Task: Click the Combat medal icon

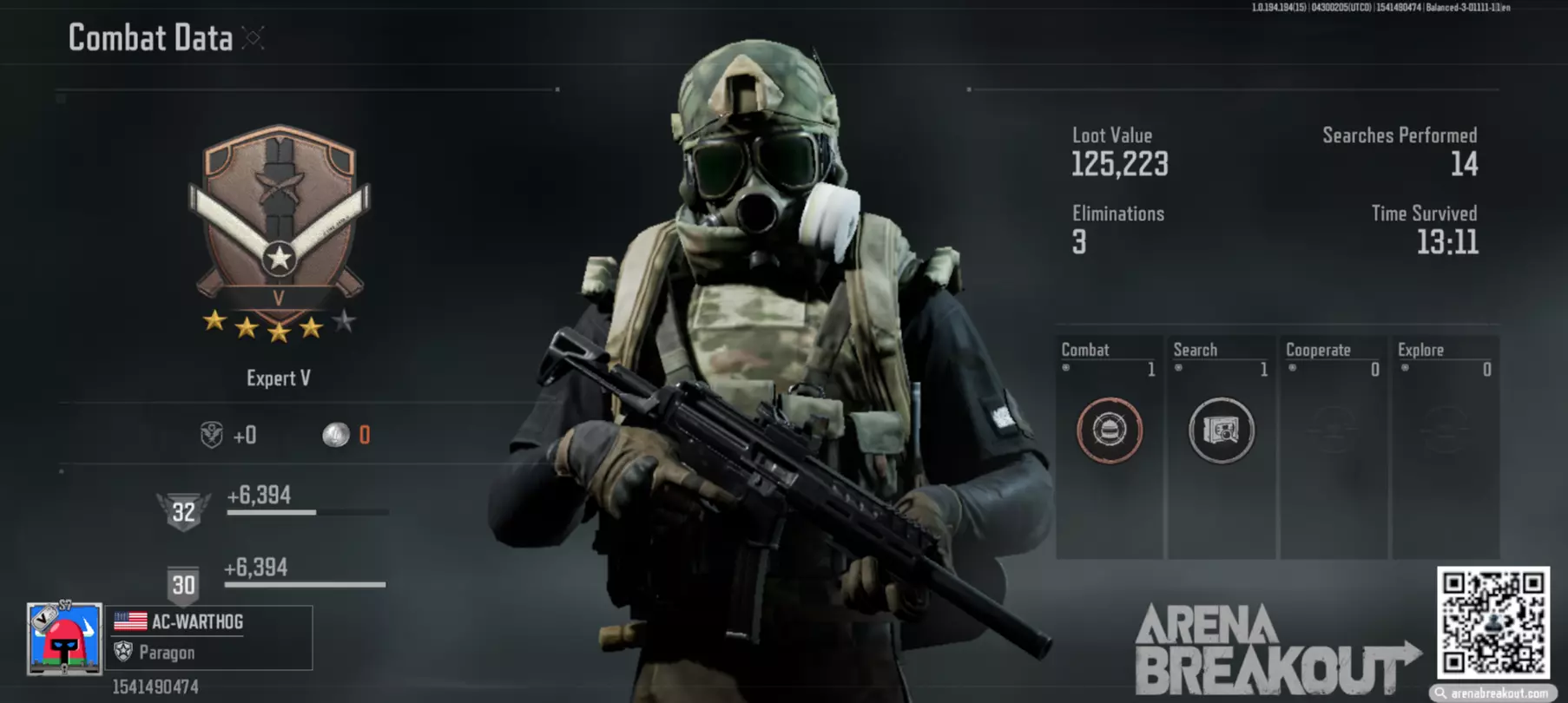Action: (x=1109, y=430)
